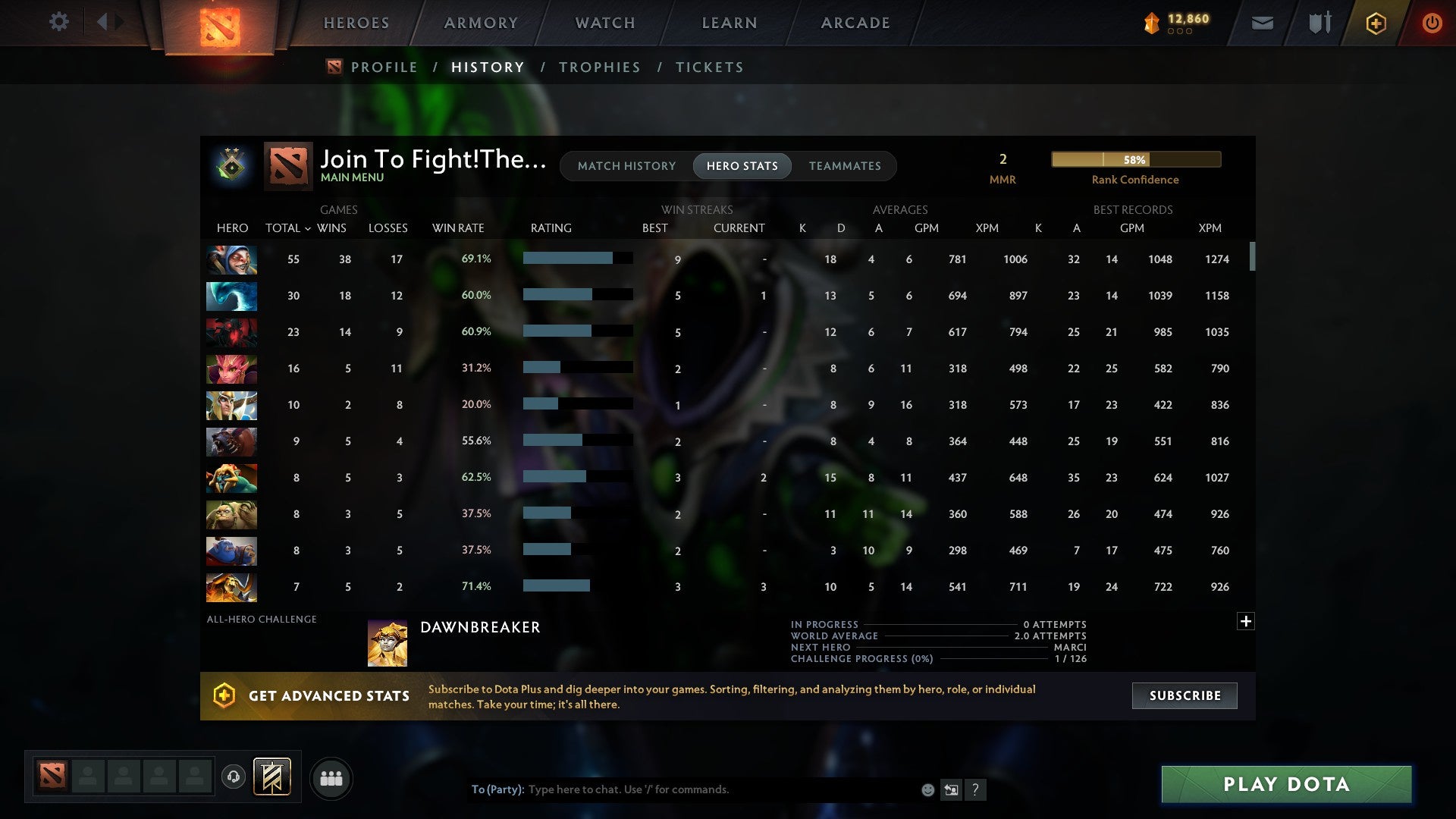
Task: Click the Battle Pass banner icon near party slots
Action: (272, 778)
